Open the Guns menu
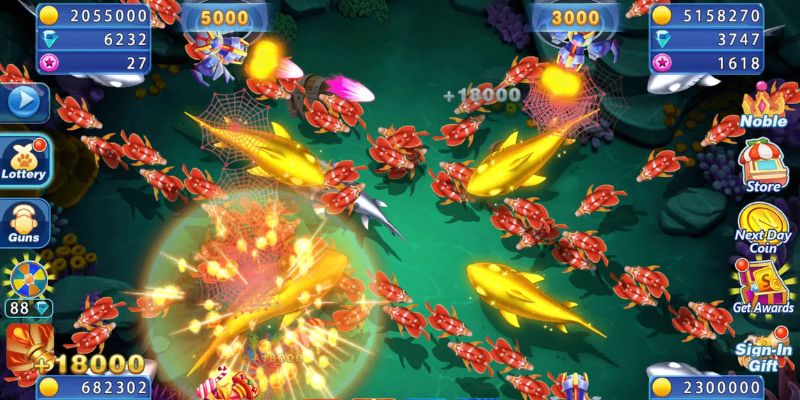Screen dimensions: 800x400 click(23, 222)
